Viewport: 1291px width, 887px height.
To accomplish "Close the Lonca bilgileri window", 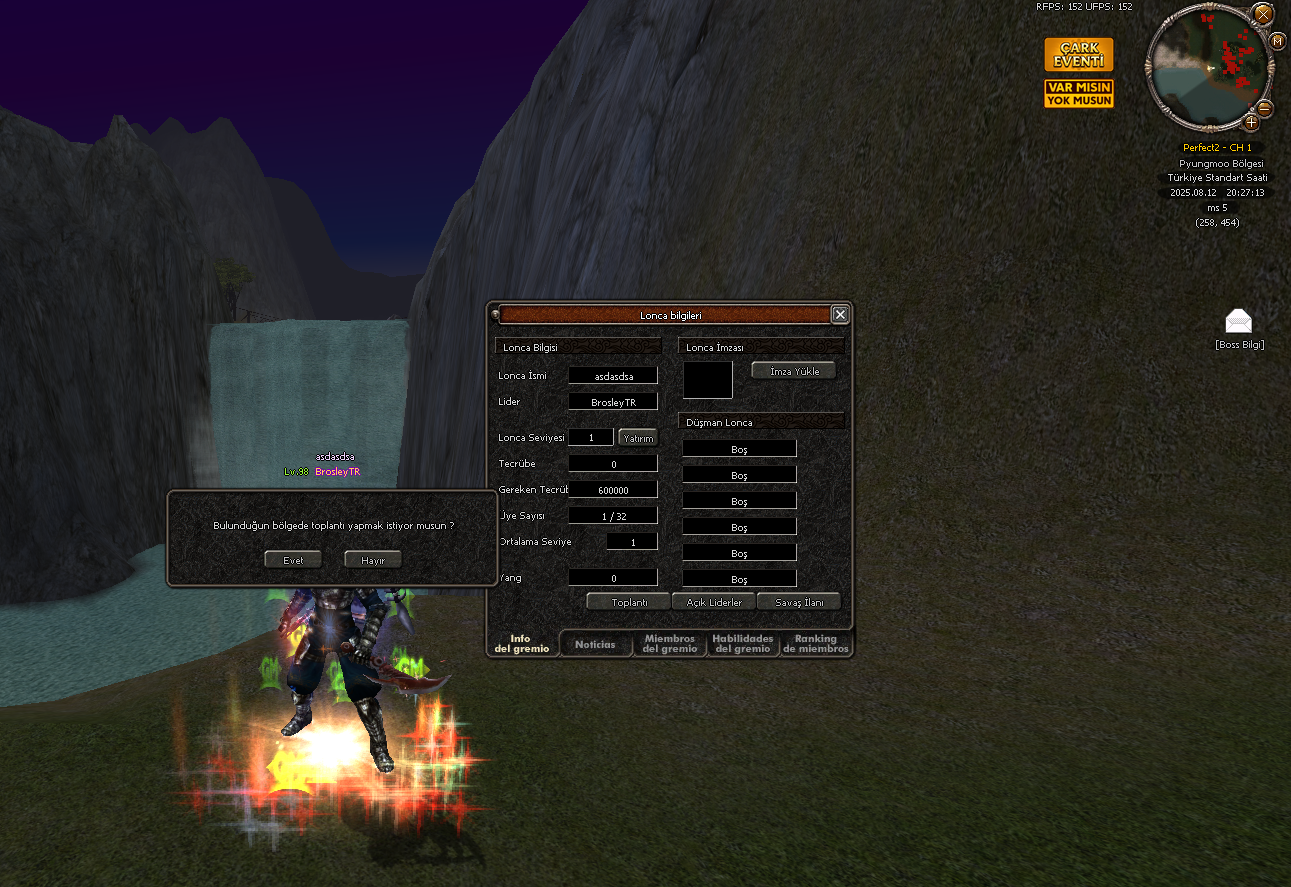I will [x=840, y=315].
